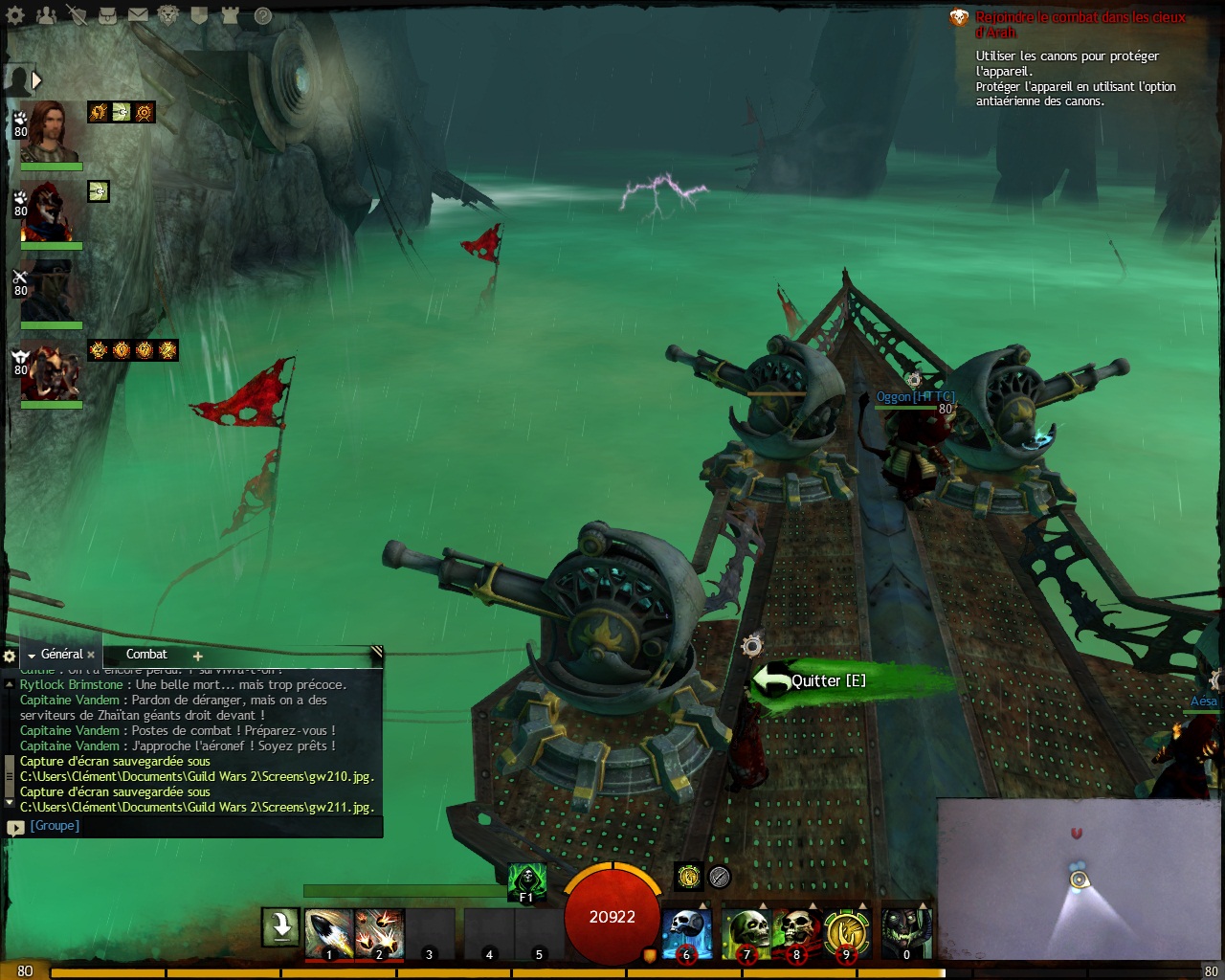The height and width of the screenshot is (980, 1225).
Task: Click the exit-cannon arrow button left of skills
Action: pos(281,926)
